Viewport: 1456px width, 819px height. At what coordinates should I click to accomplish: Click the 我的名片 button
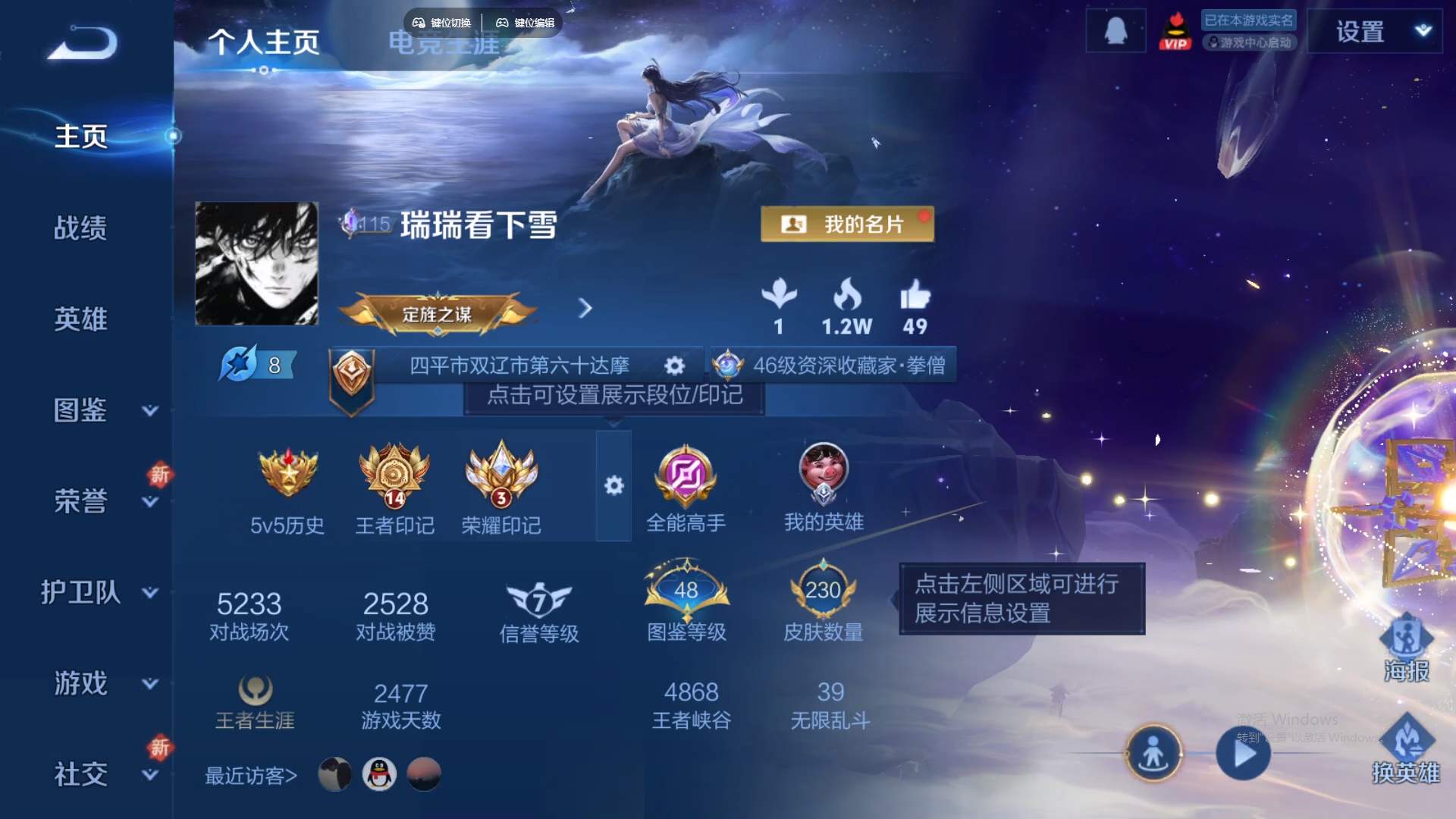pyautogui.click(x=846, y=225)
